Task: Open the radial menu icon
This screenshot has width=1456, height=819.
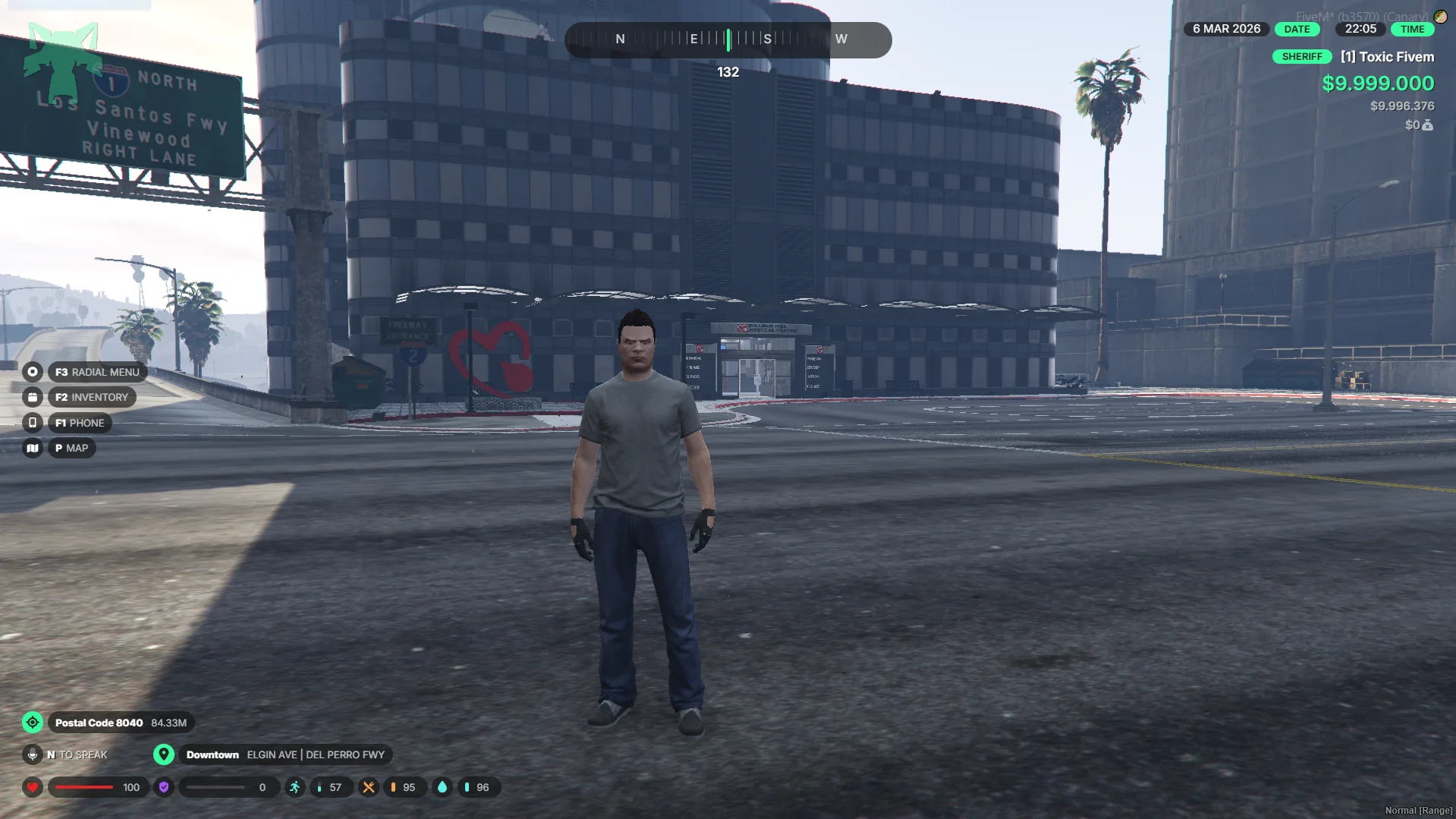Action: coord(32,372)
